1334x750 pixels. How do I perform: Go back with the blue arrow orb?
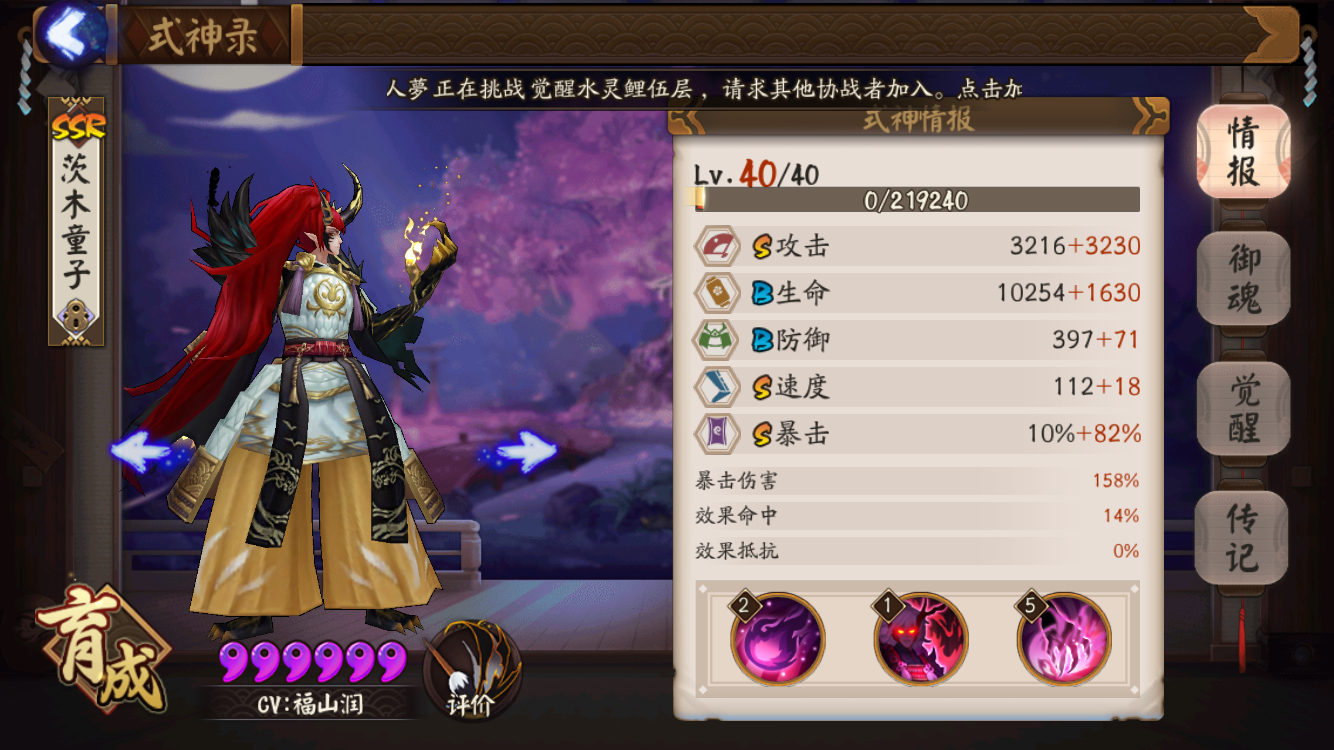coord(70,33)
